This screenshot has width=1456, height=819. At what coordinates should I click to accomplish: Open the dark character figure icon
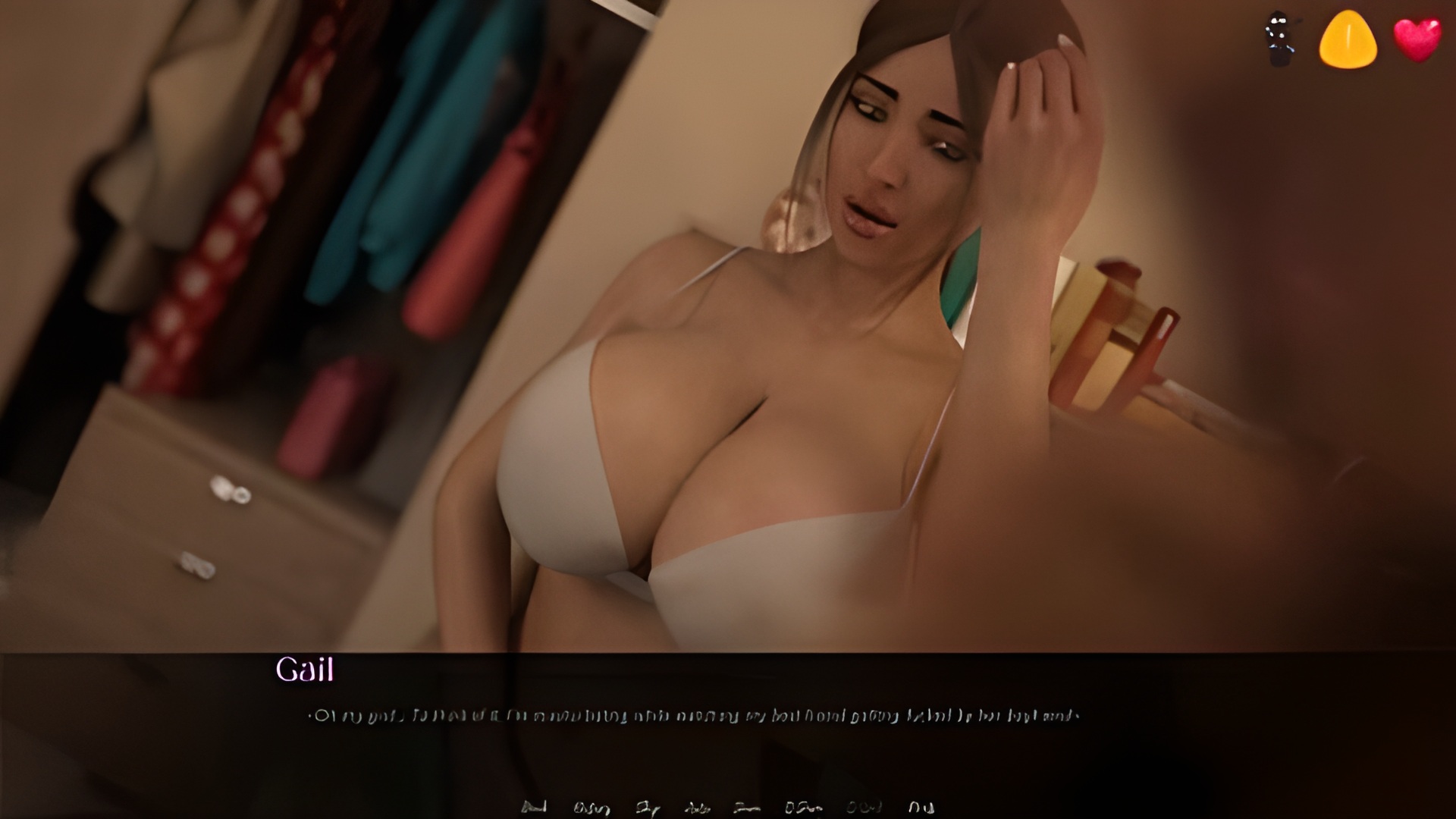(x=1281, y=38)
